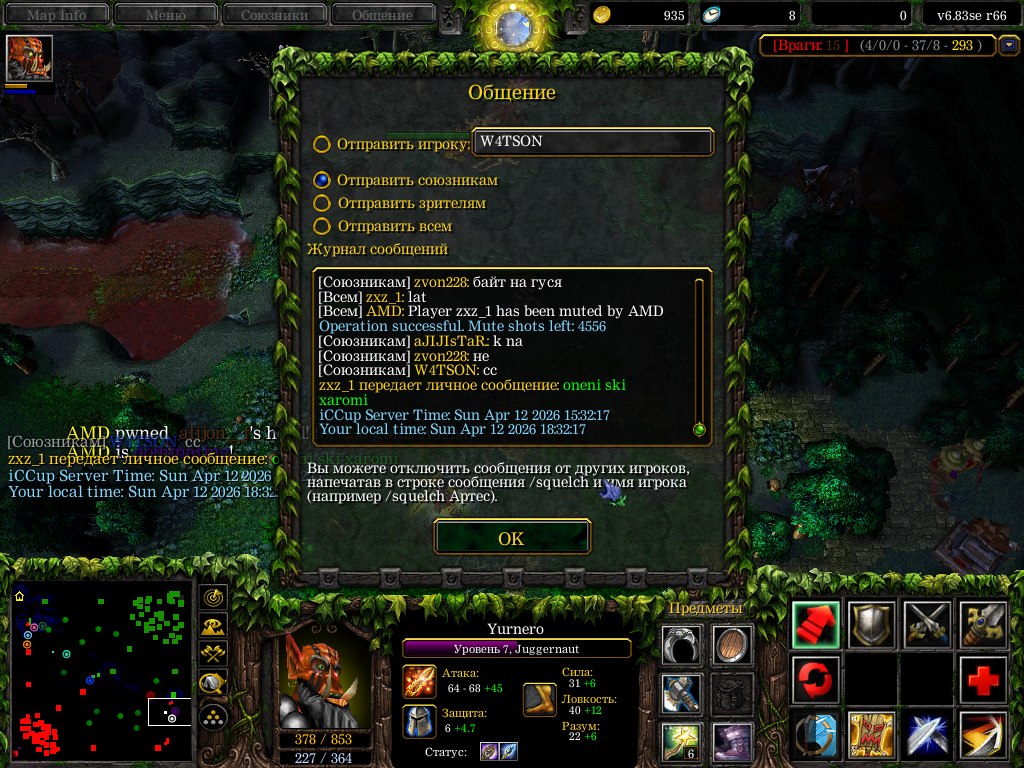Activate the minimap signal ping button
1024x768 pixels.
[213, 597]
